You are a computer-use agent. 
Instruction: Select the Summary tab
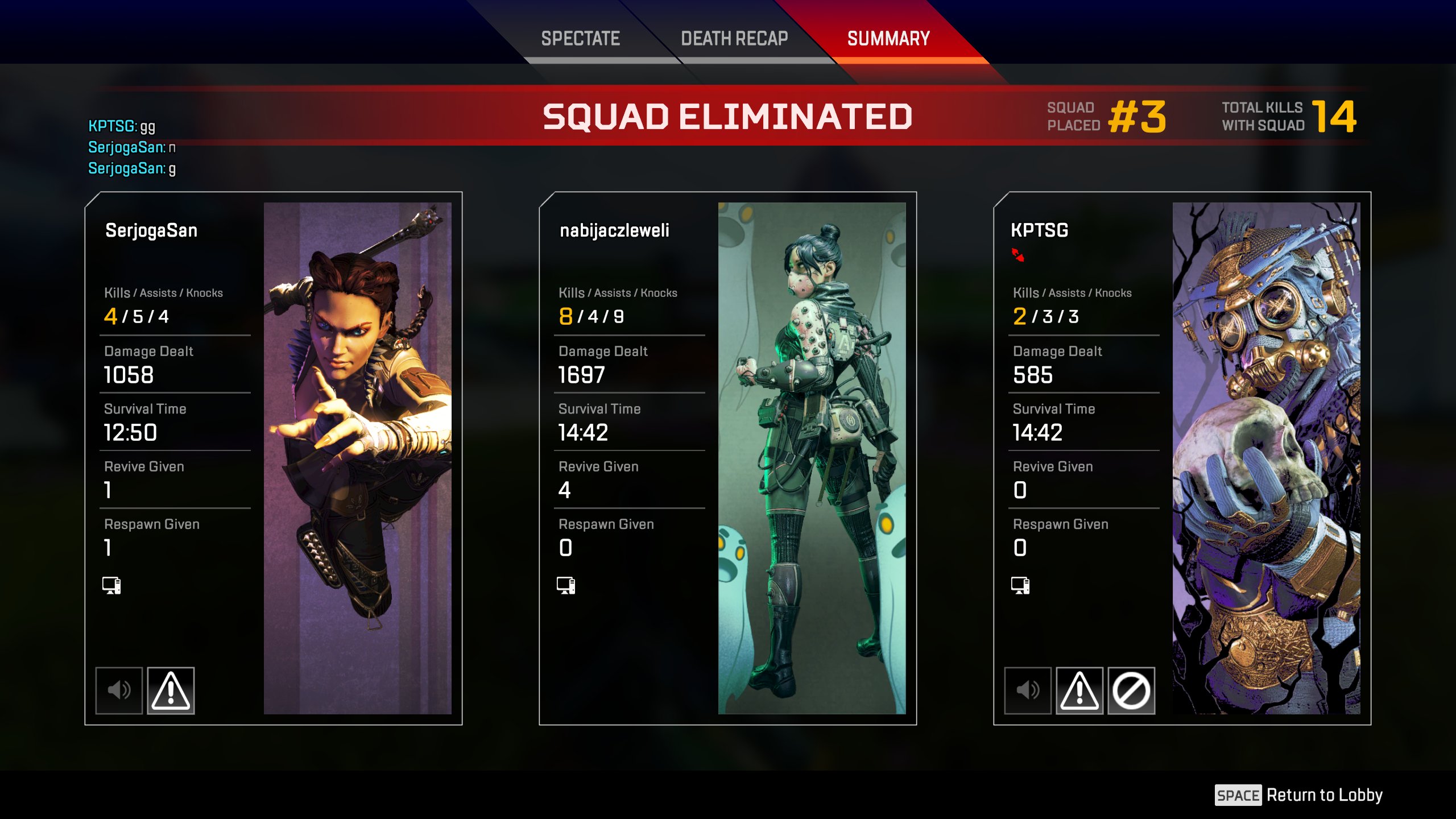coord(888,39)
